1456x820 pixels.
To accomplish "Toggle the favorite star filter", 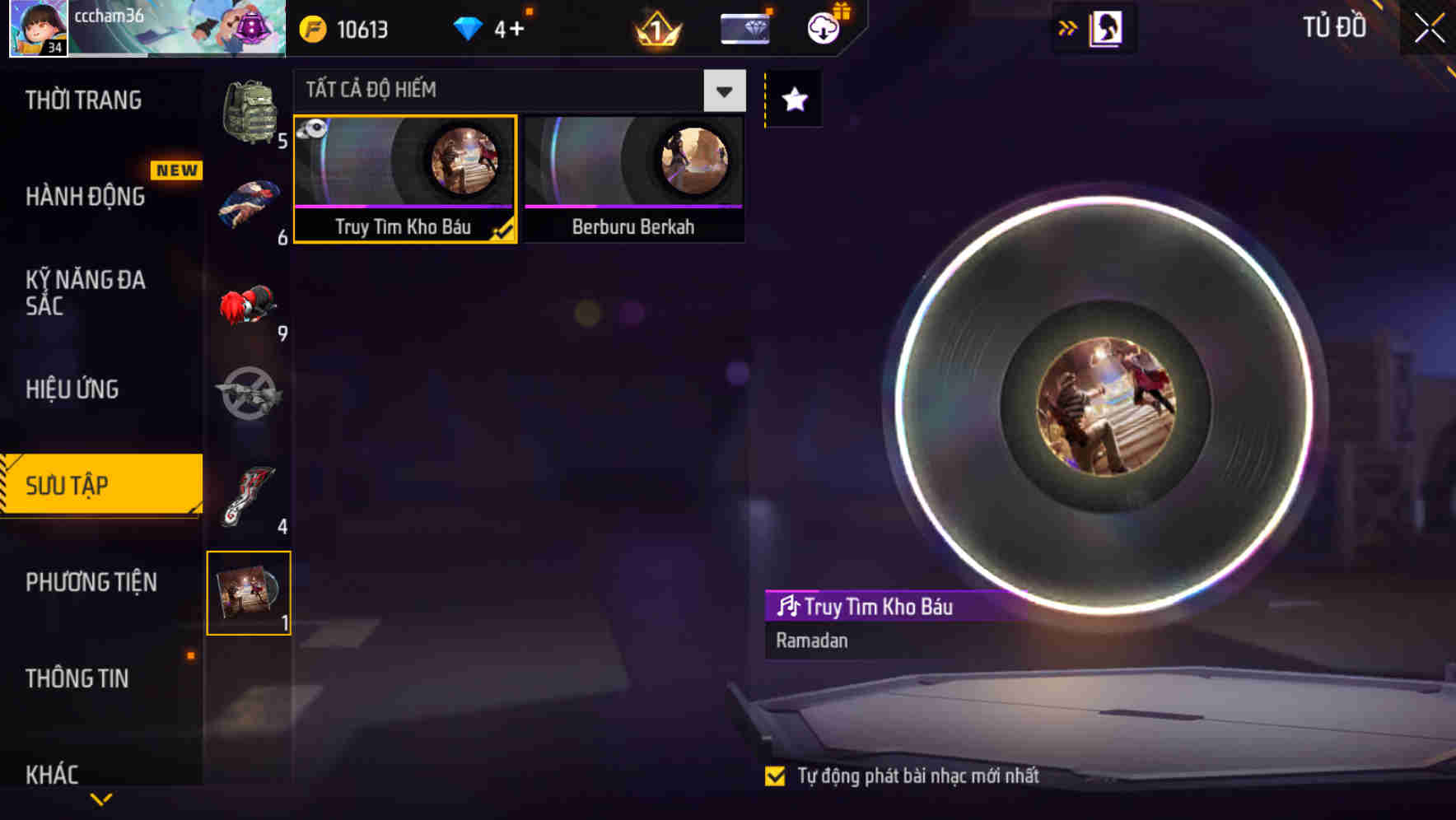I will pyautogui.click(x=792, y=100).
